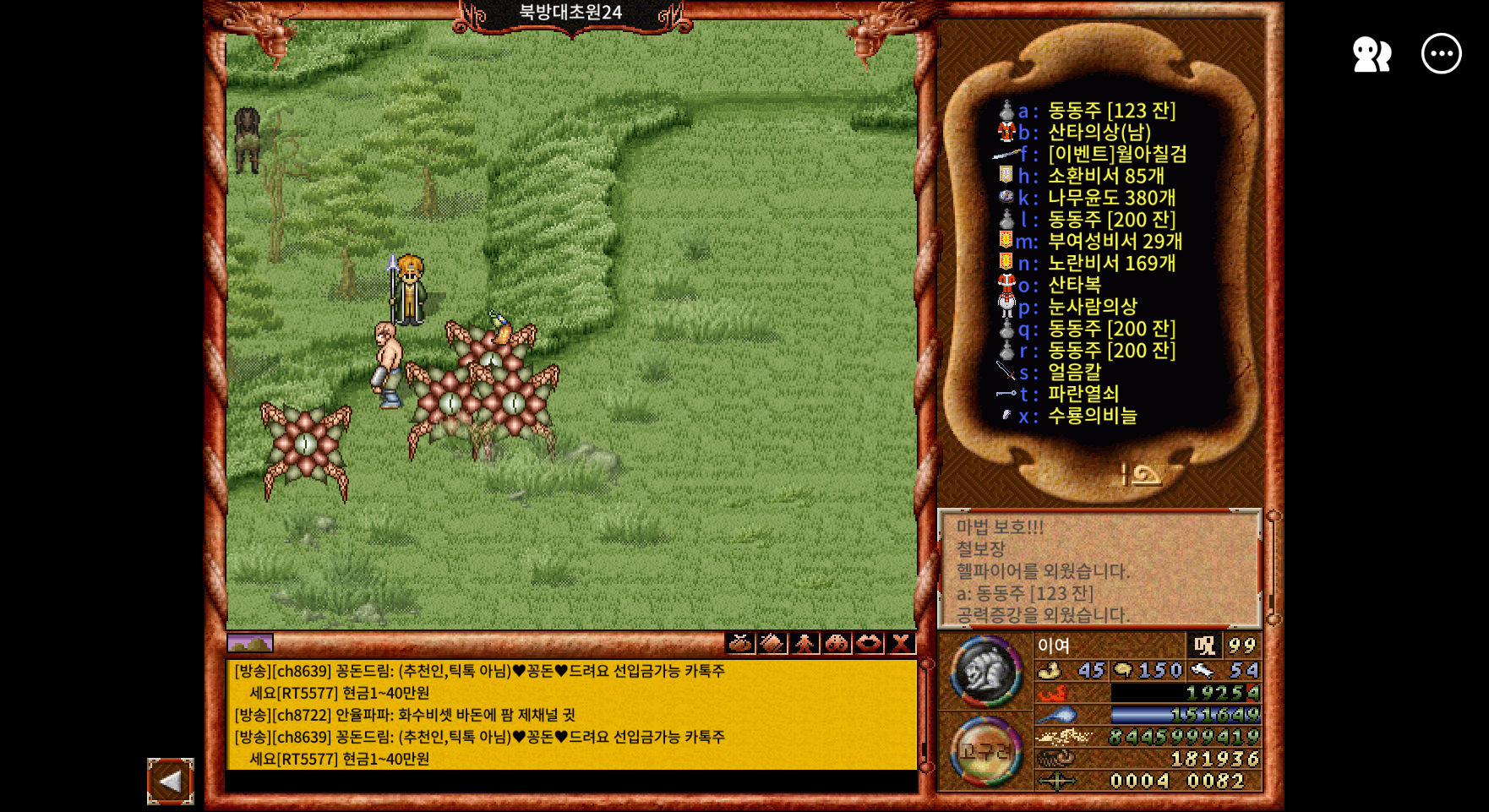Select 소환비서 85개 in the inventory
Screen dimensions: 1489x812
click(x=1105, y=177)
